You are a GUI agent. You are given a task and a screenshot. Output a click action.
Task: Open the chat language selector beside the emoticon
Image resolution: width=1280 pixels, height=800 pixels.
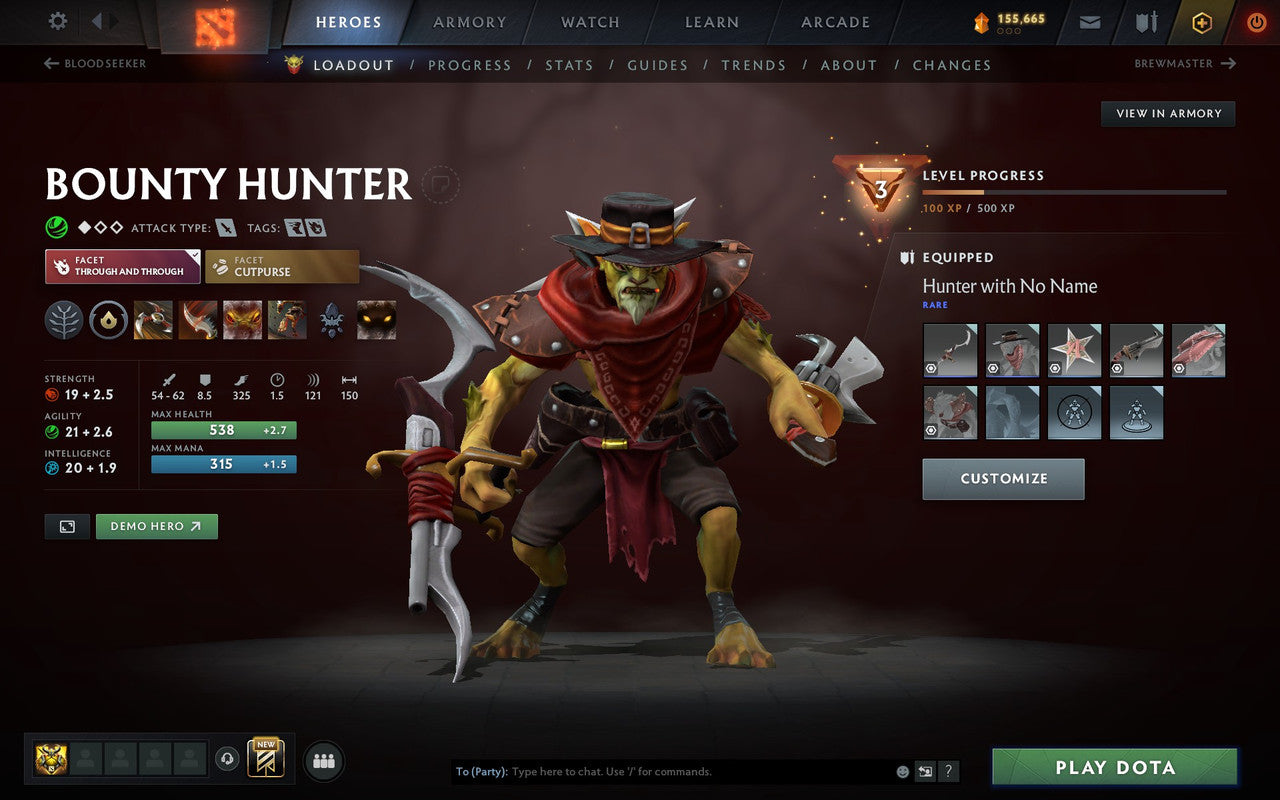click(x=926, y=771)
